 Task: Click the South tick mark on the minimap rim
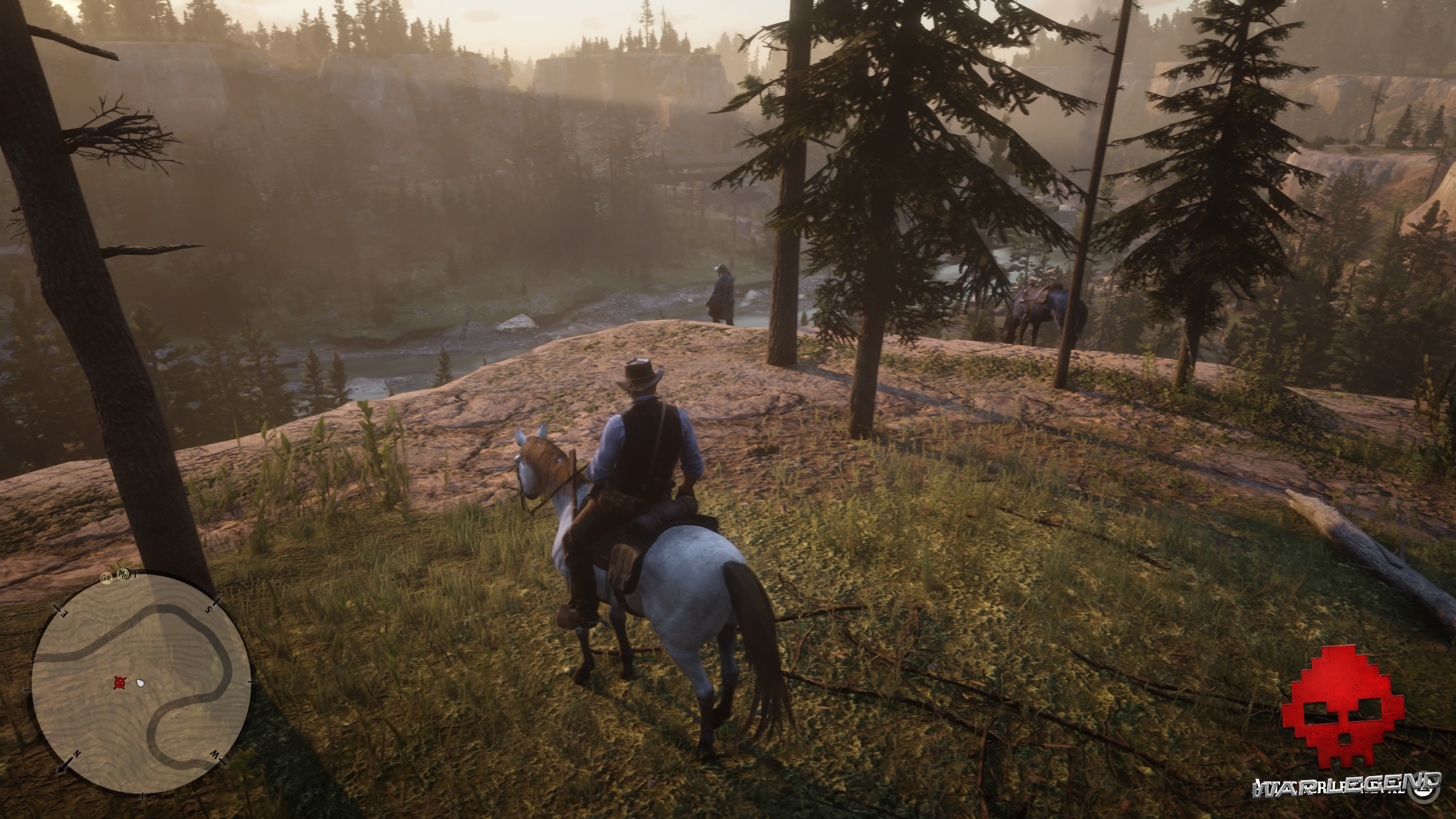click(x=209, y=609)
